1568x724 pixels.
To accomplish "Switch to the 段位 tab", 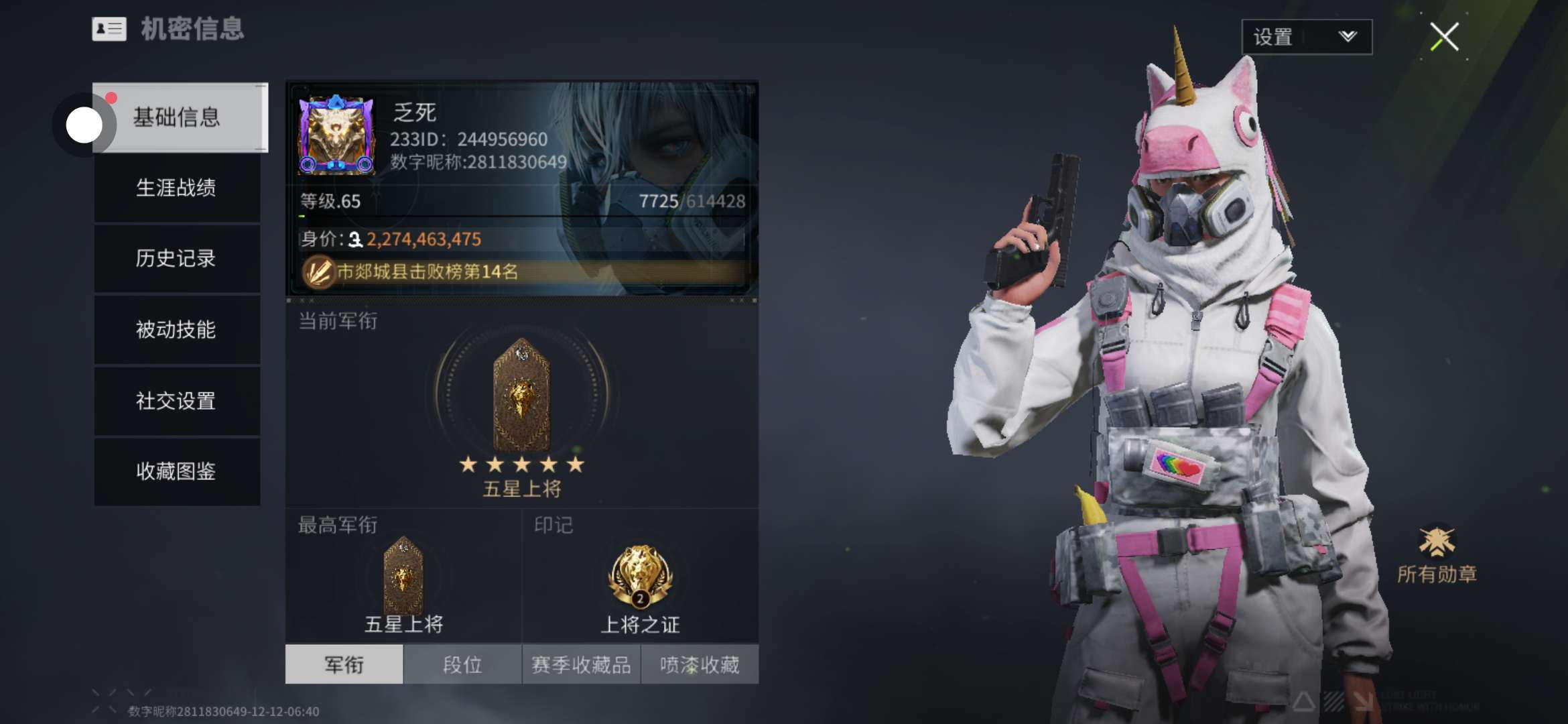I will click(462, 664).
